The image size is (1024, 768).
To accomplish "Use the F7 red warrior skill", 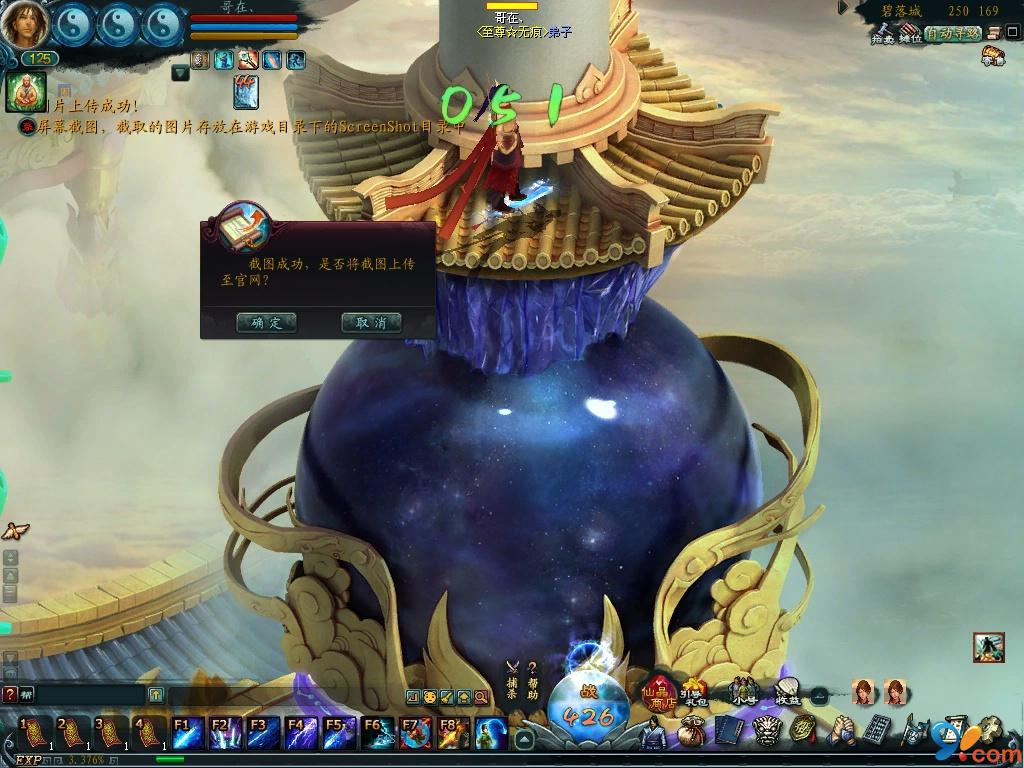I will coord(415,733).
